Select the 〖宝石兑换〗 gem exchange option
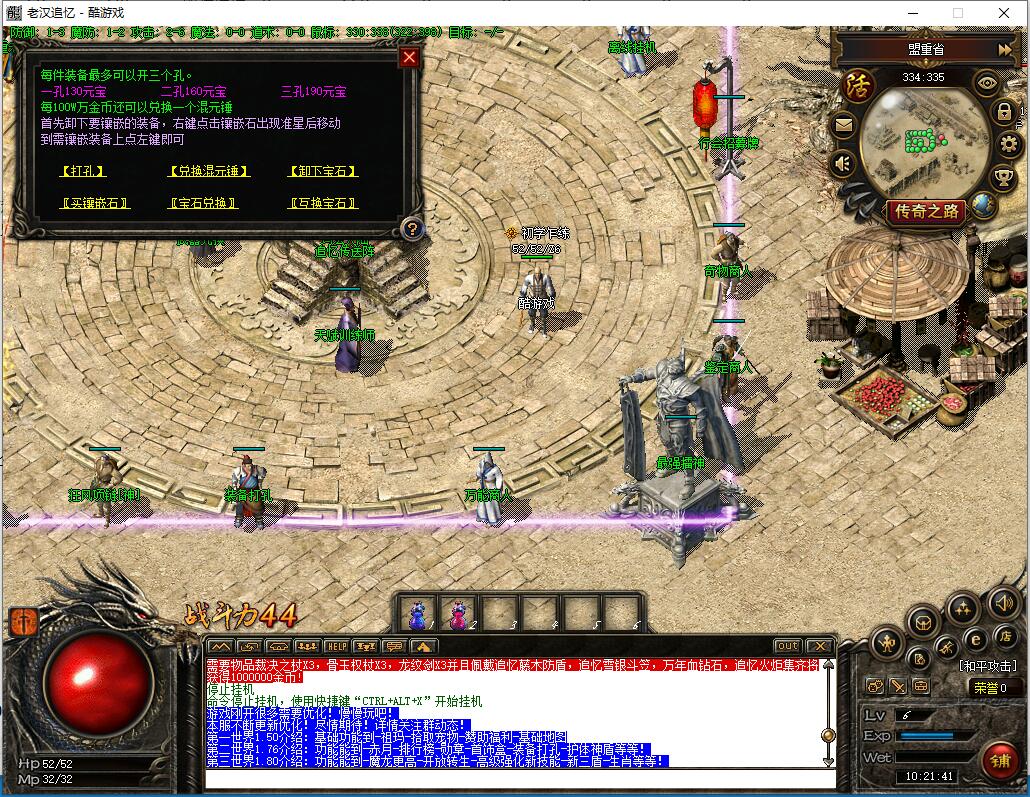1030x797 pixels. 204,203
